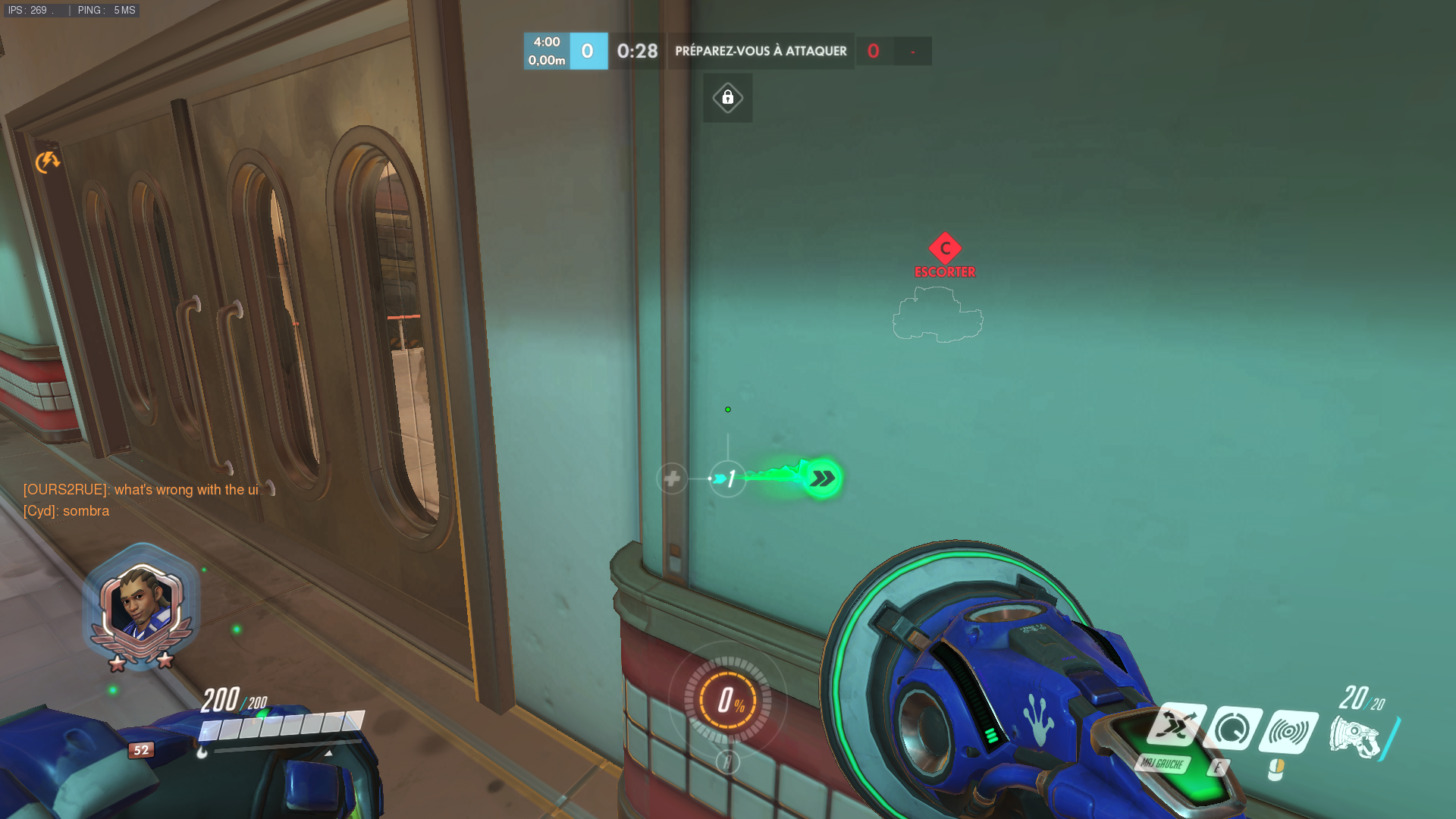The height and width of the screenshot is (819, 1456).
Task: Click the orange emblem icon on the left wall
Action: point(47,162)
